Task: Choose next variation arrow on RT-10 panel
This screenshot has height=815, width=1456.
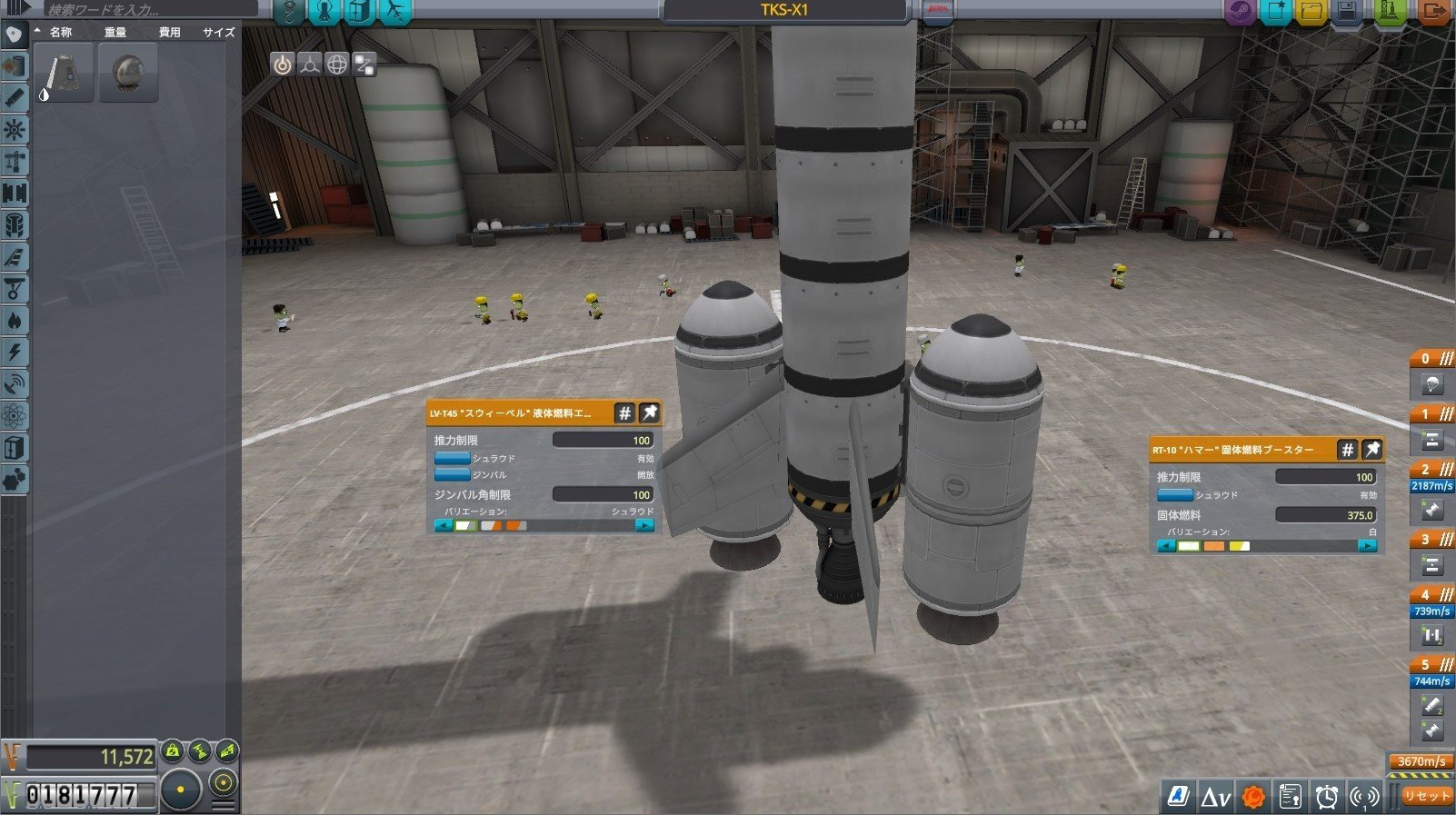Action: click(1366, 546)
